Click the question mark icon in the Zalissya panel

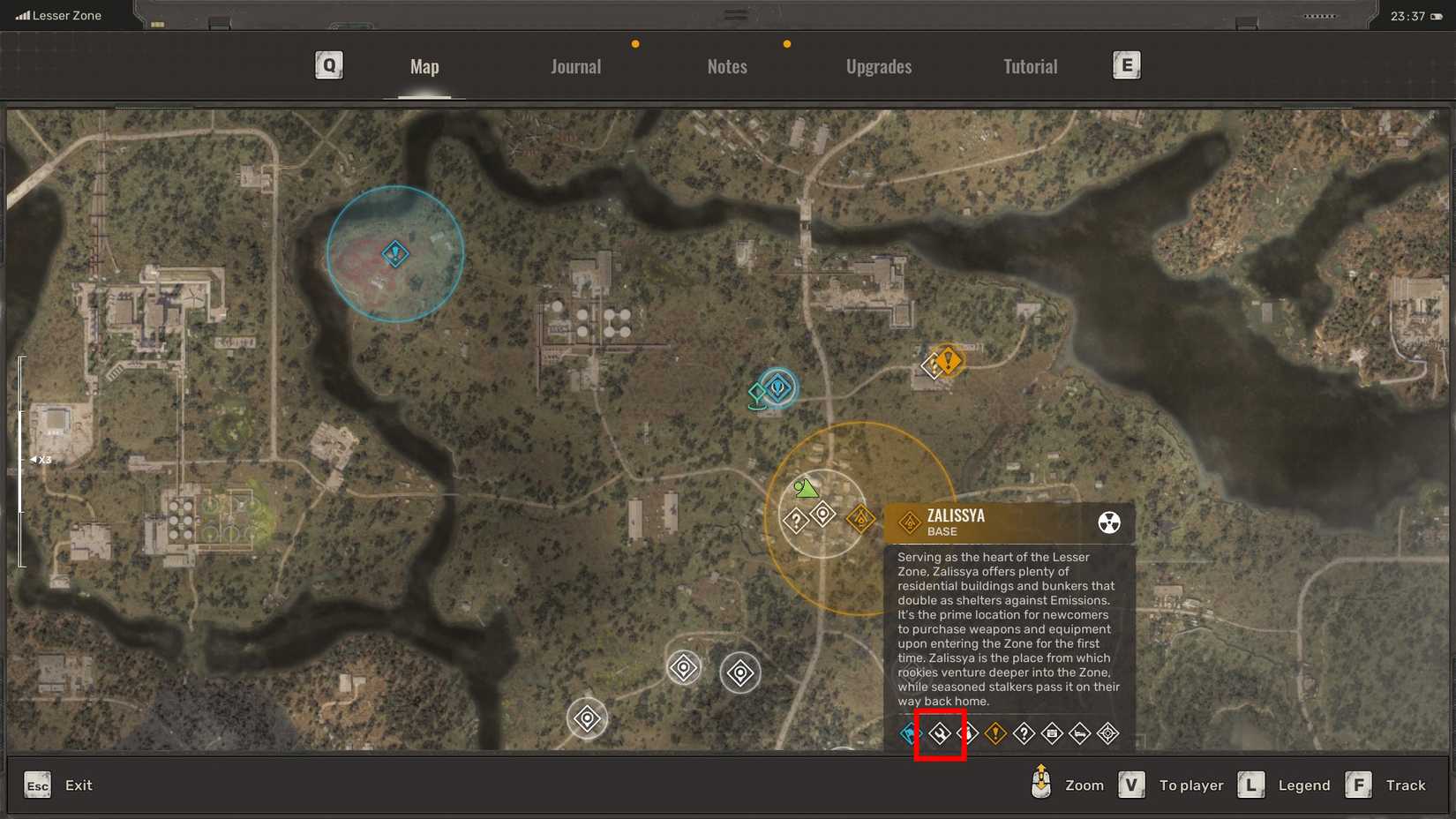(1024, 733)
